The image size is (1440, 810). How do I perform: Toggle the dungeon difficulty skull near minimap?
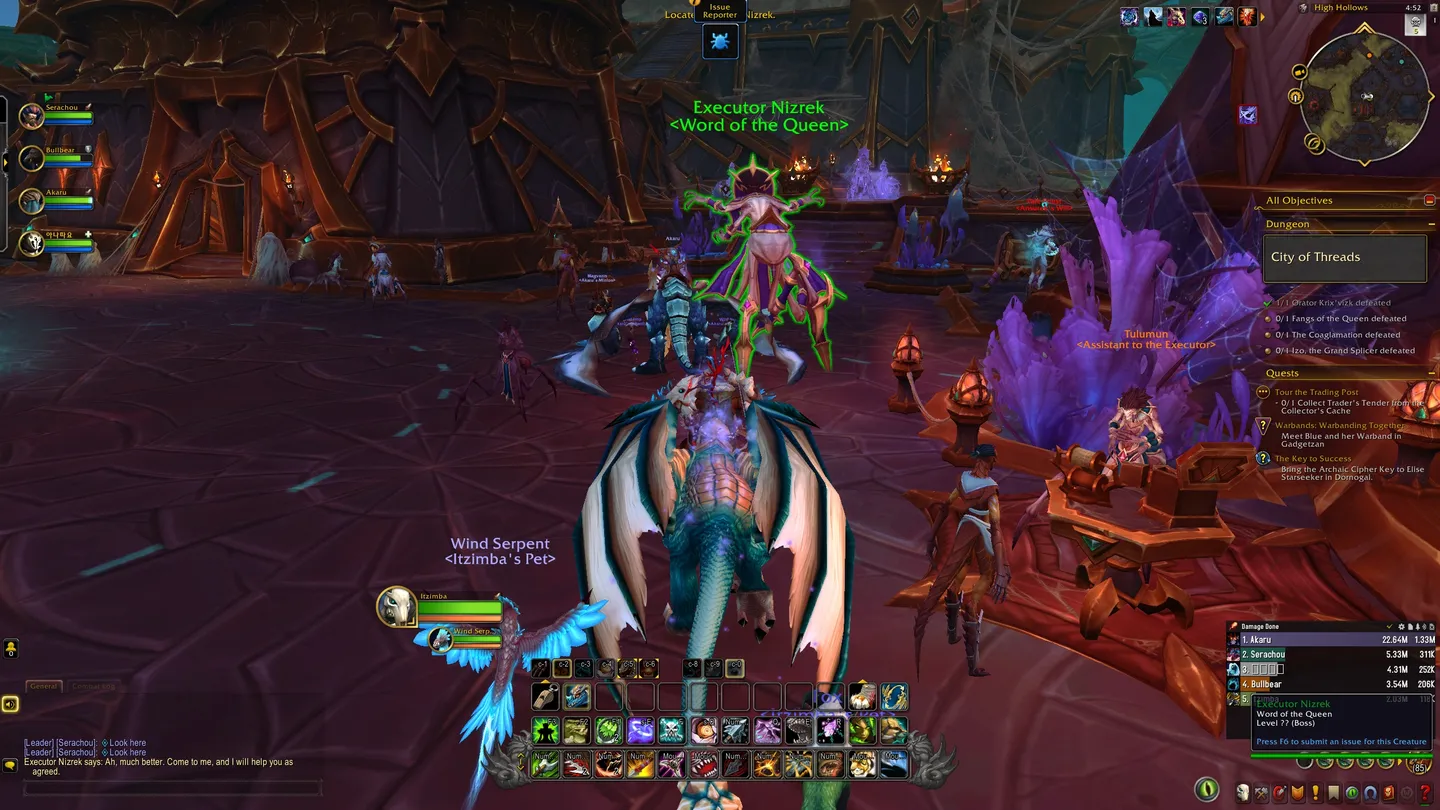pos(1415,24)
